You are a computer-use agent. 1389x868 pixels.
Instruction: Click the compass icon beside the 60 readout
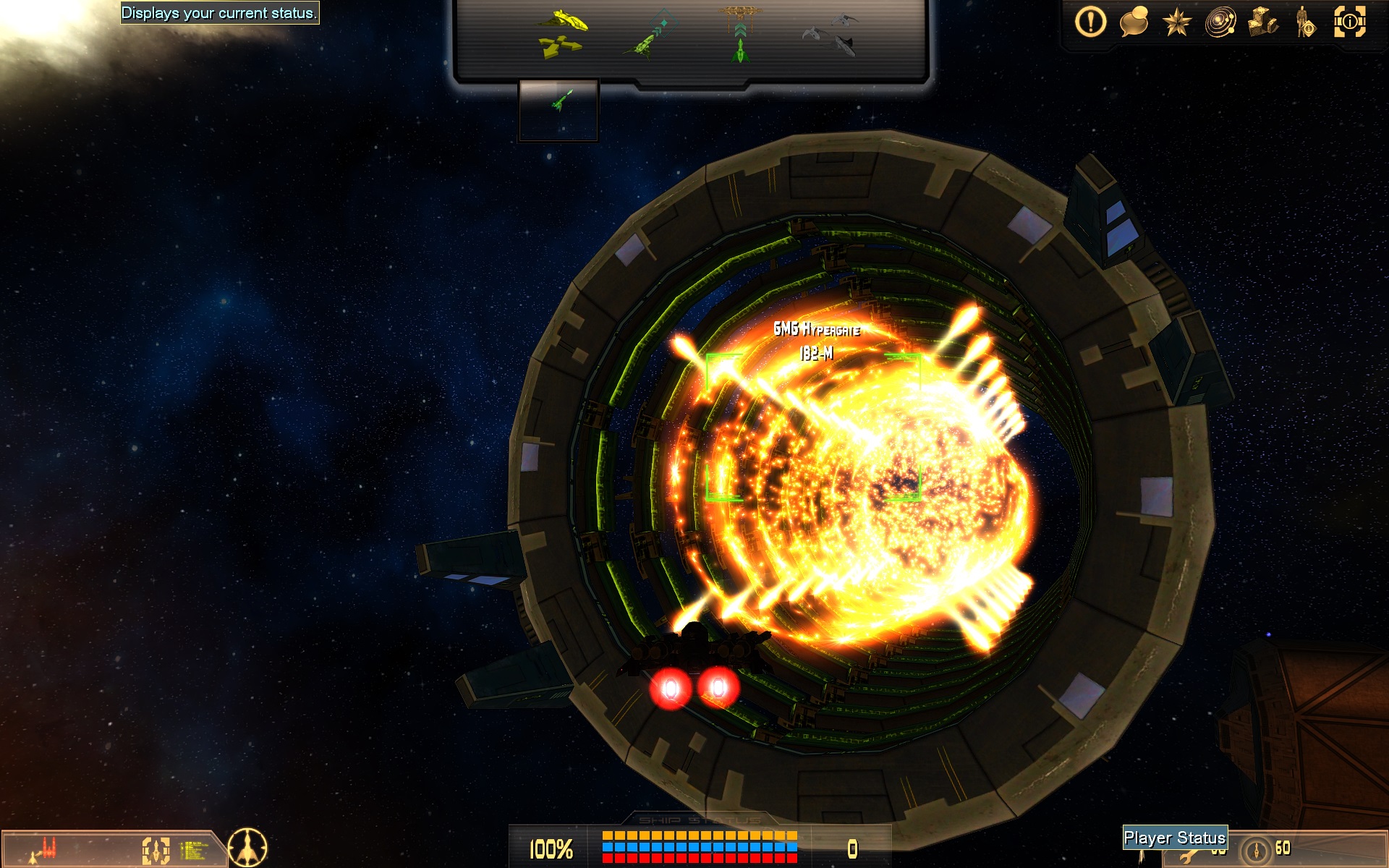(1257, 848)
